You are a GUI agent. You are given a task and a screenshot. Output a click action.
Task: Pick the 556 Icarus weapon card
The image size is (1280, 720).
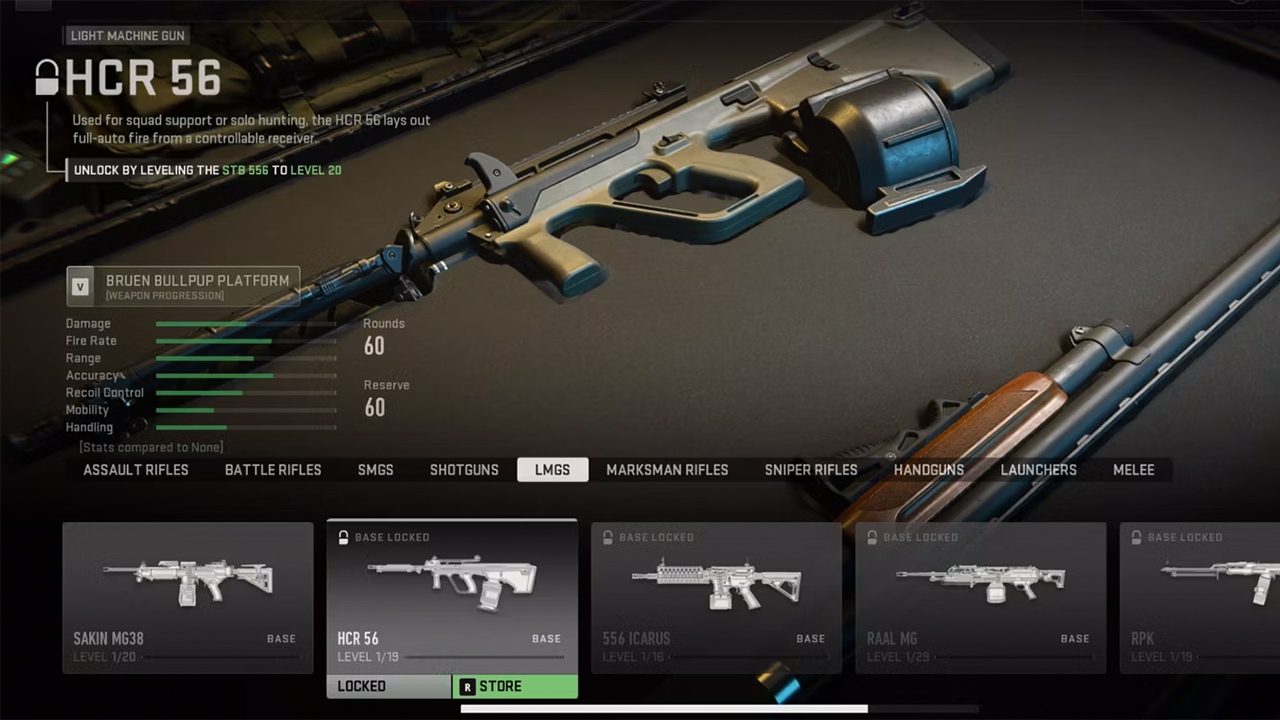[716, 597]
